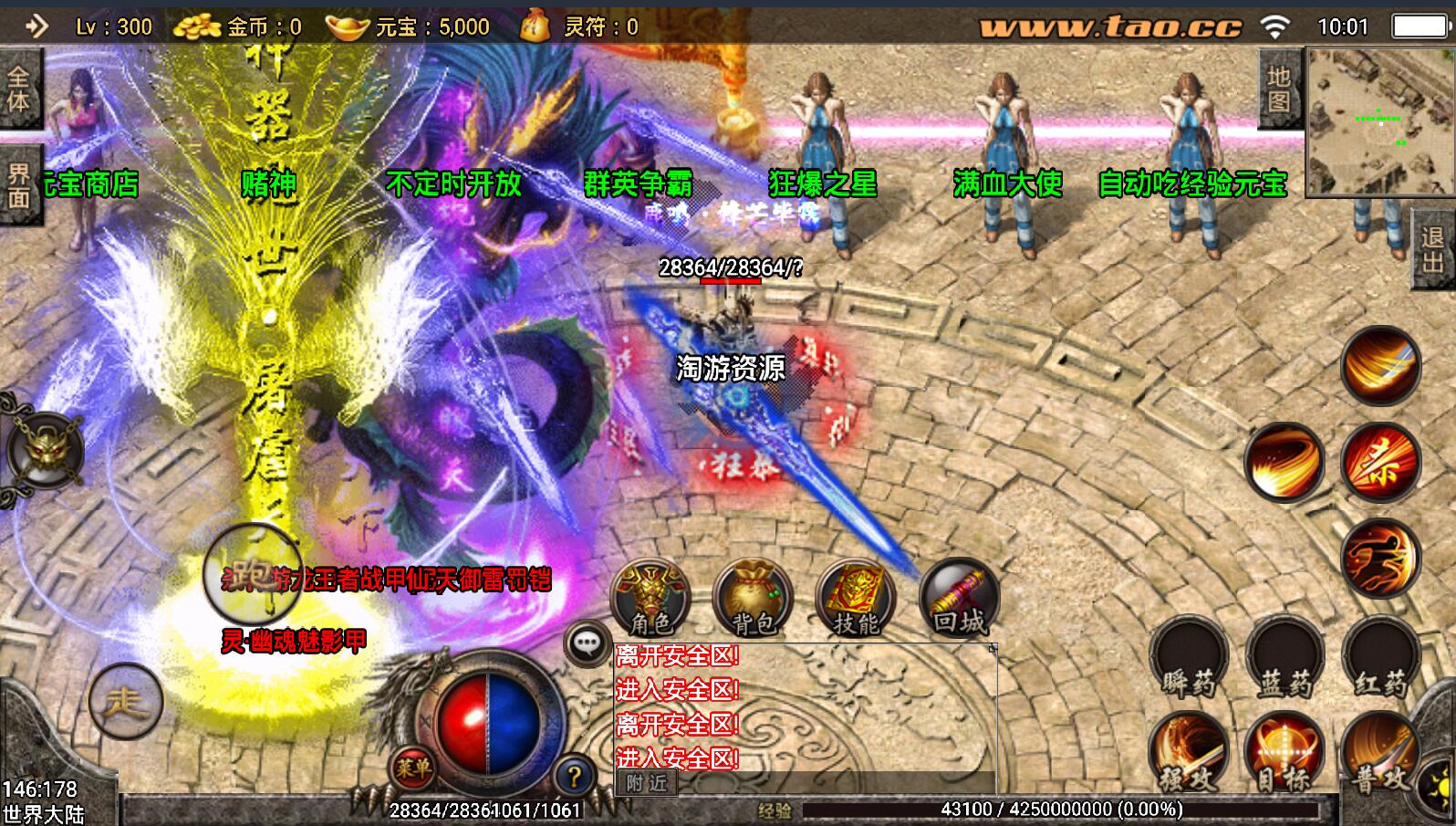Tap the 跑 run button
1456x826 pixels.
(241, 577)
